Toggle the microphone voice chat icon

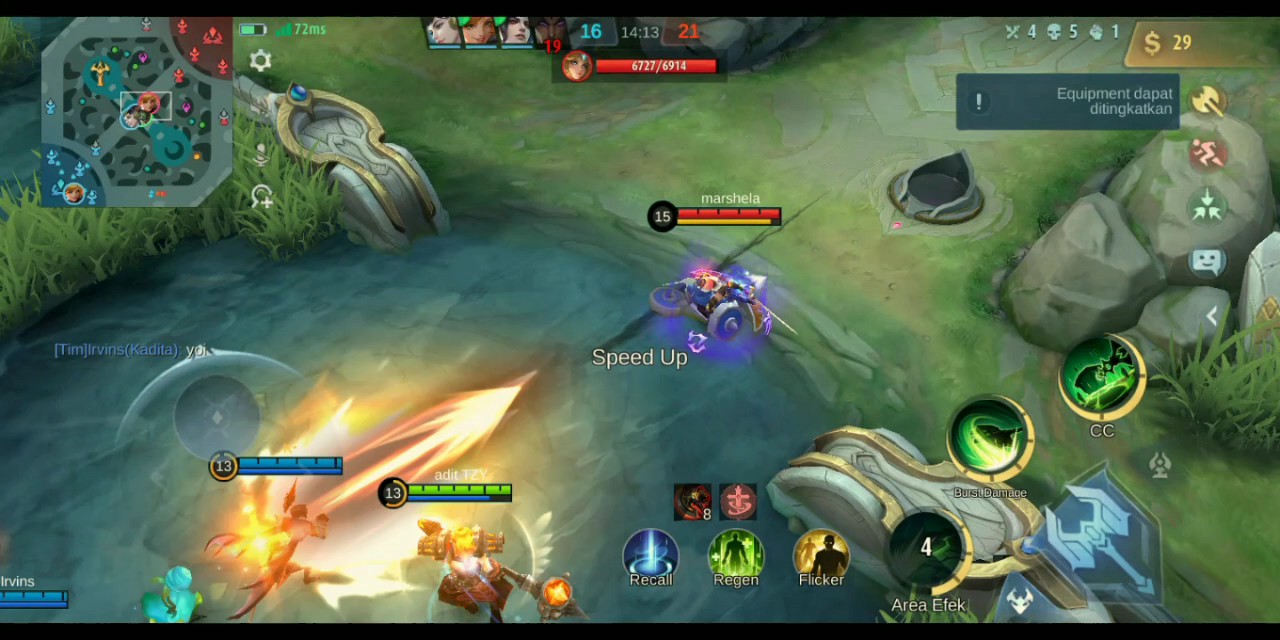point(261,155)
